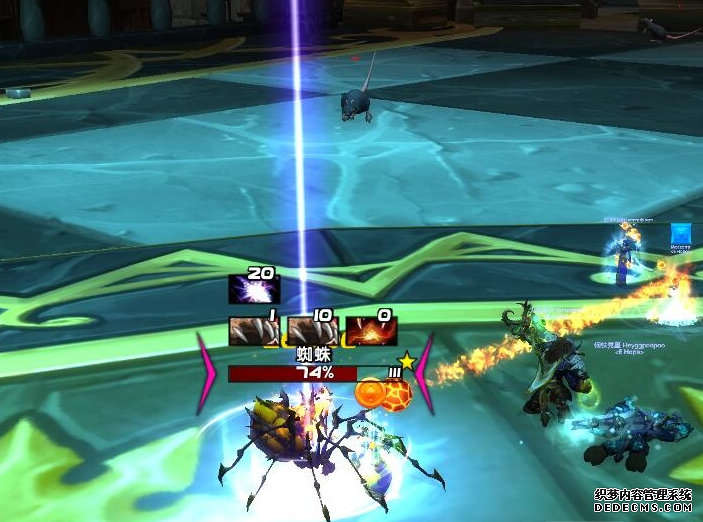Click the purple burst debuff icon
The image size is (703, 522).
click(x=254, y=289)
